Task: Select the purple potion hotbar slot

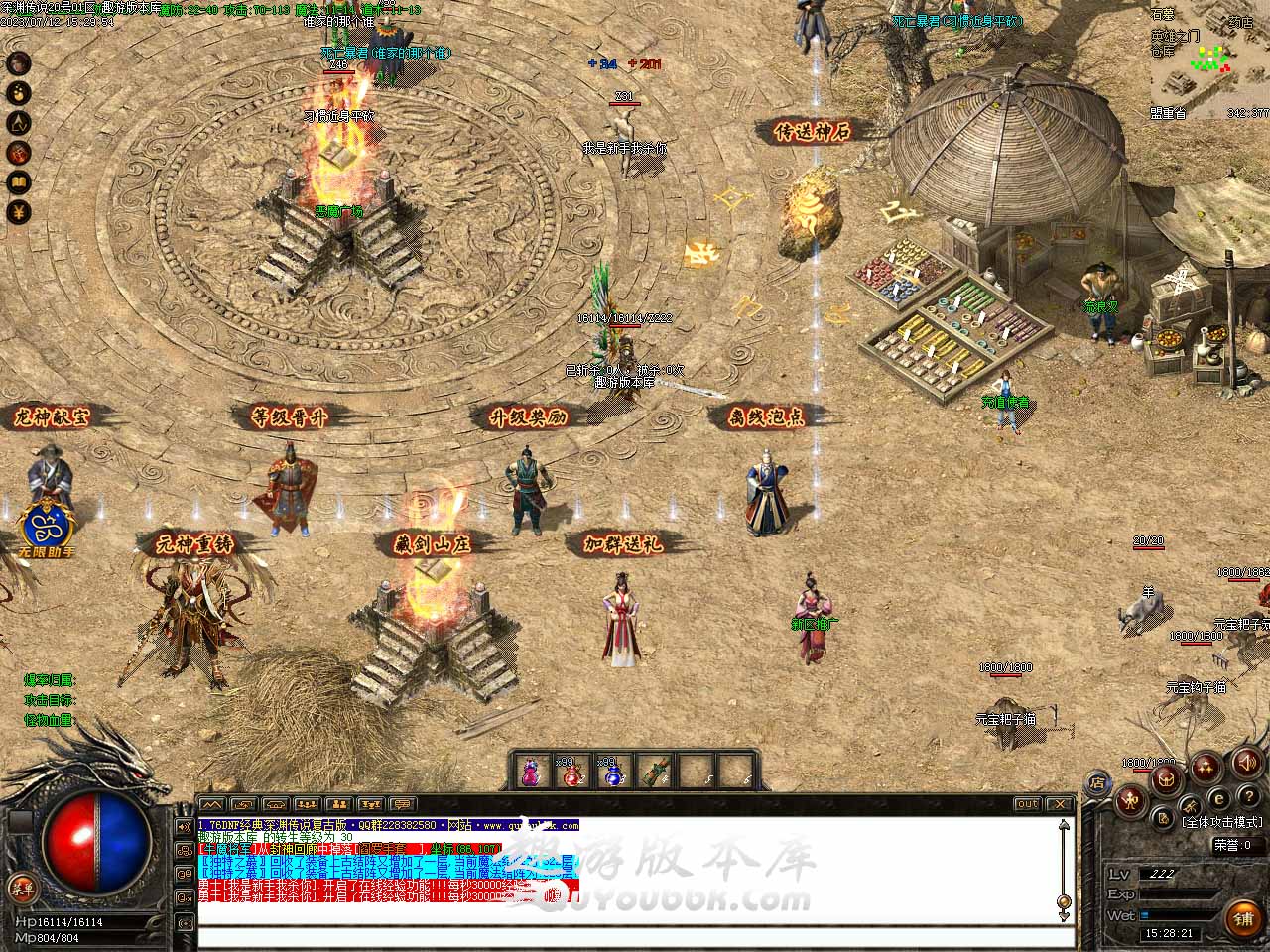Action: click(x=531, y=773)
